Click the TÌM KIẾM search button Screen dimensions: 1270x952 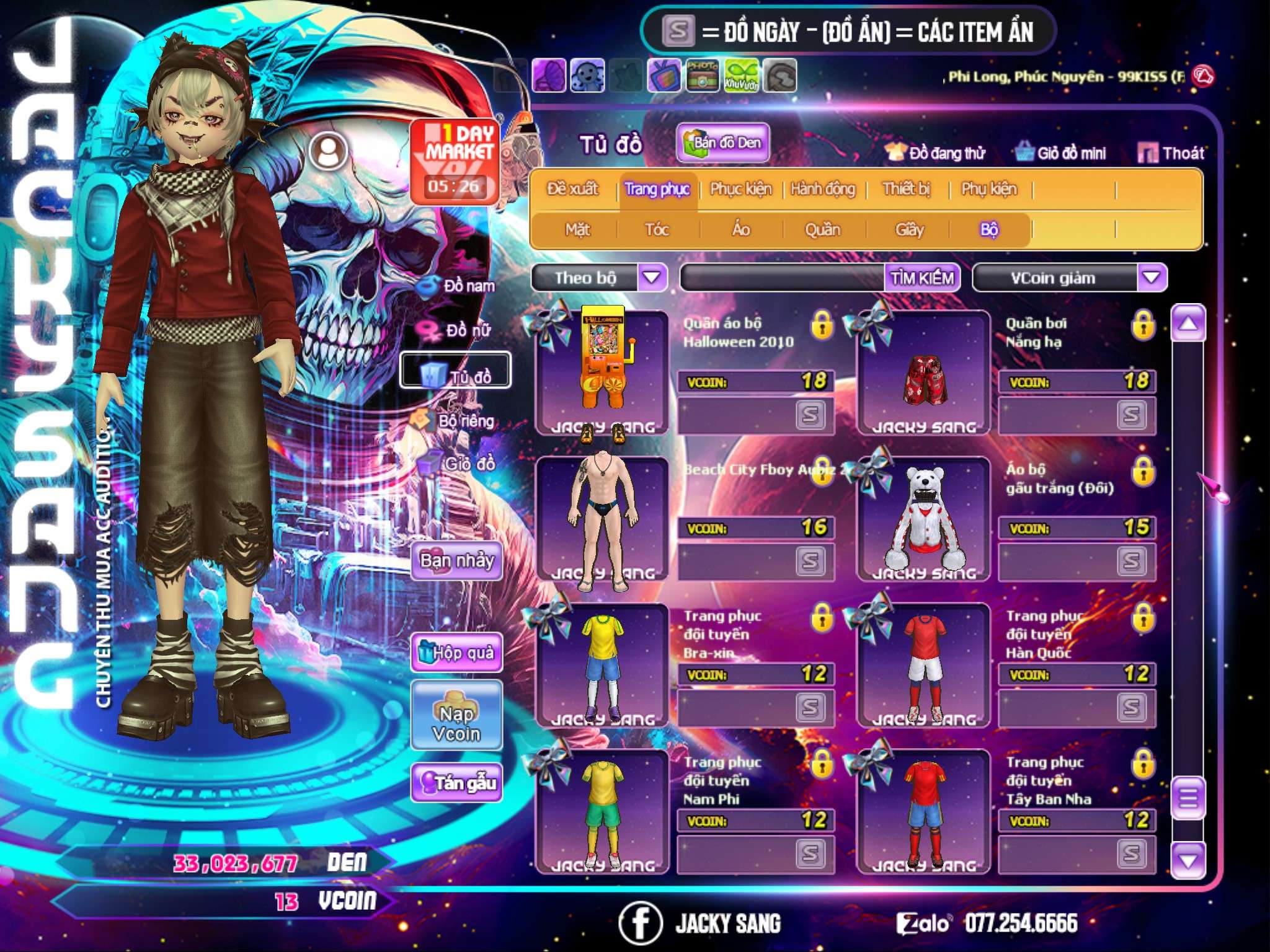pyautogui.click(x=921, y=278)
